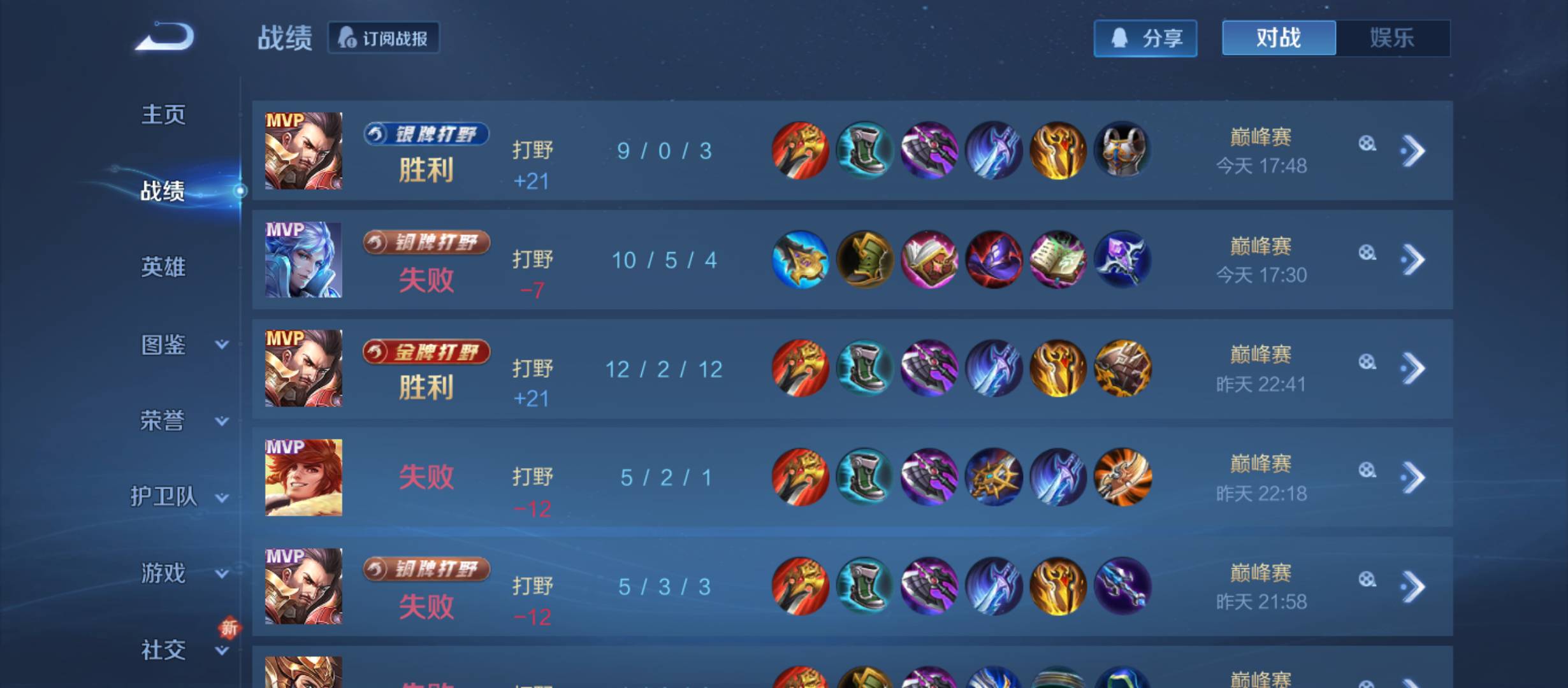This screenshot has width=1568, height=688.
Task: Subscribe via the 订阅战报 button
Action: point(384,38)
